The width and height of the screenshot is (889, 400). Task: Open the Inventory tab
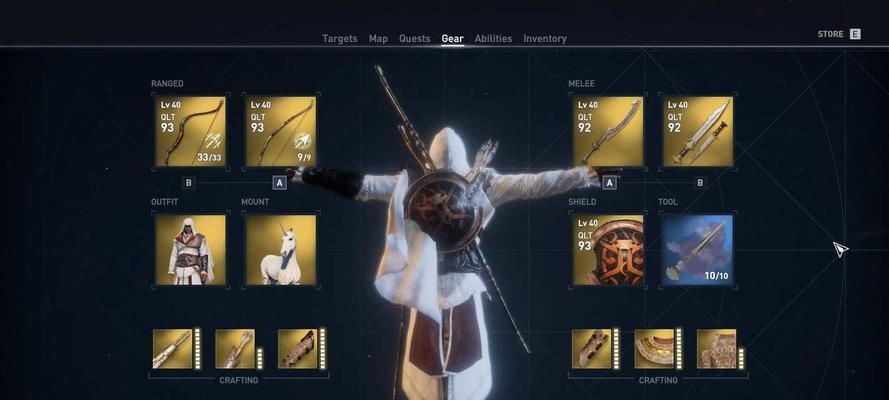(x=544, y=39)
